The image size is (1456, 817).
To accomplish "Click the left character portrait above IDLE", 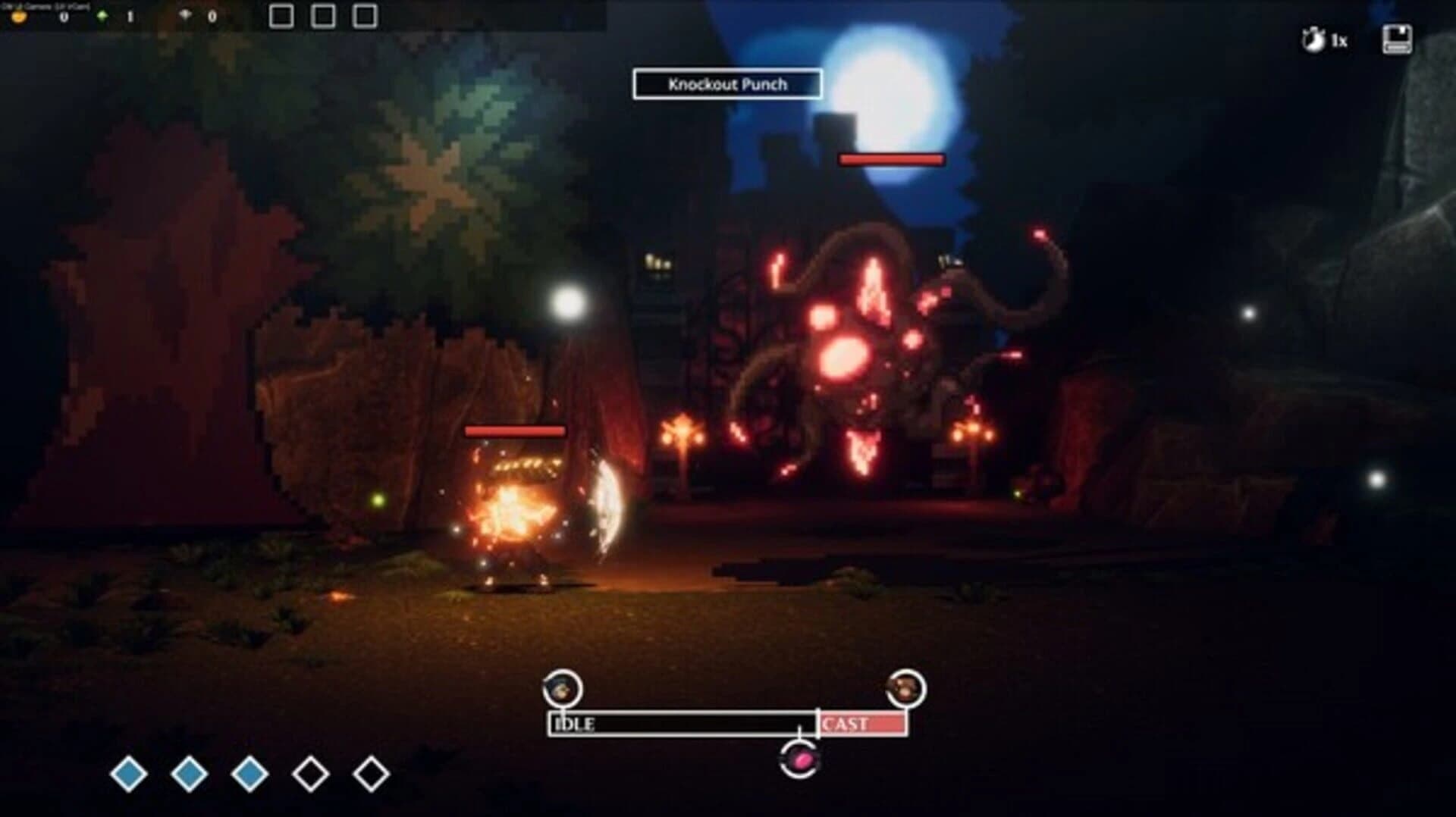I will coord(562,690).
